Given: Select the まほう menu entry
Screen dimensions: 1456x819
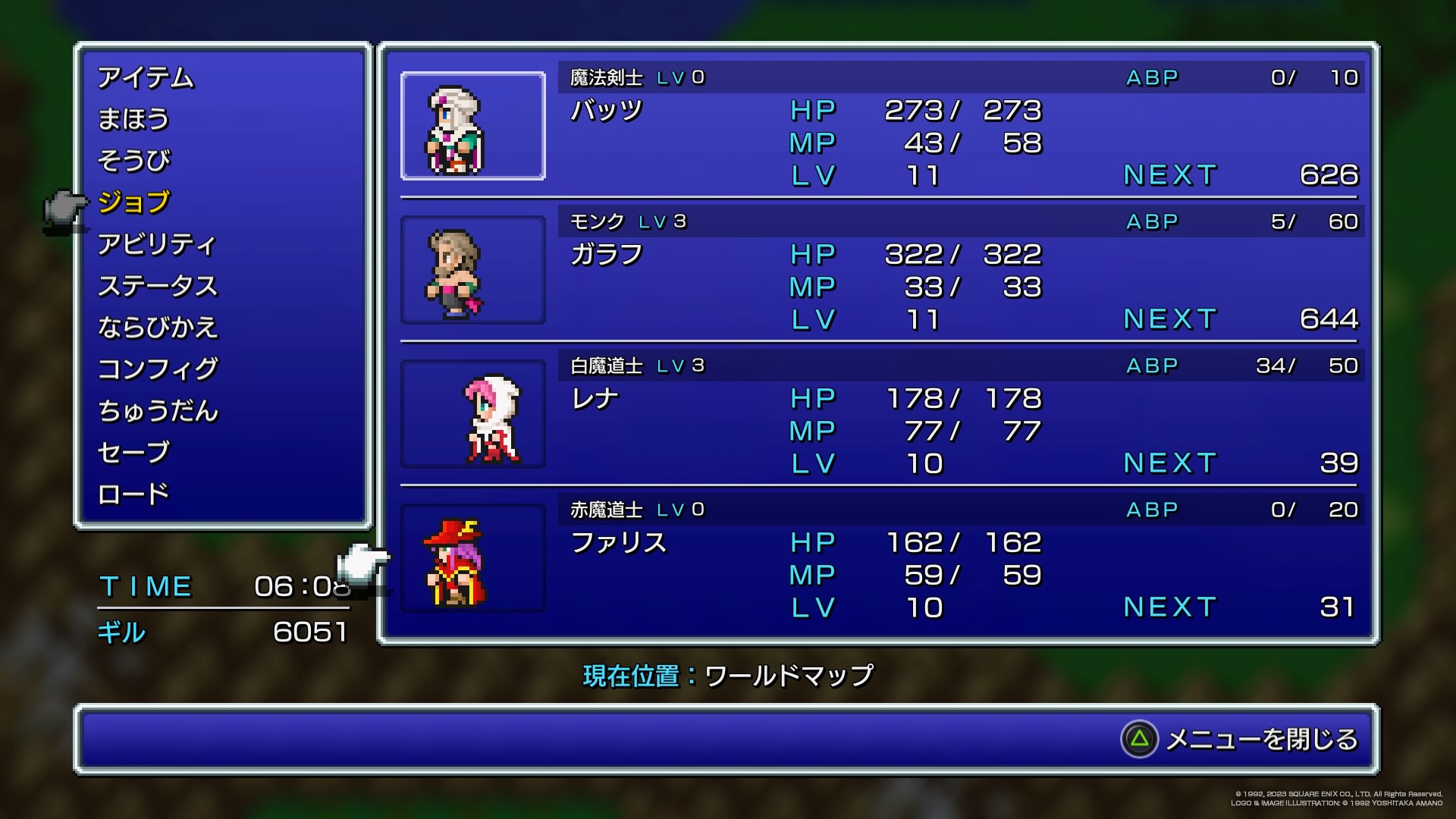Looking at the screenshot, I should pos(133,119).
